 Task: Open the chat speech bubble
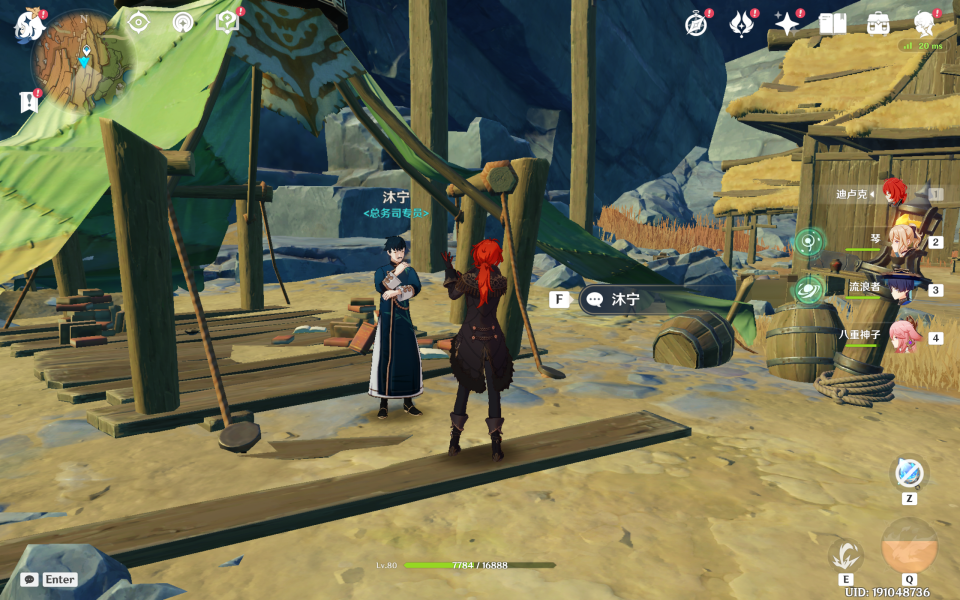coord(29,579)
